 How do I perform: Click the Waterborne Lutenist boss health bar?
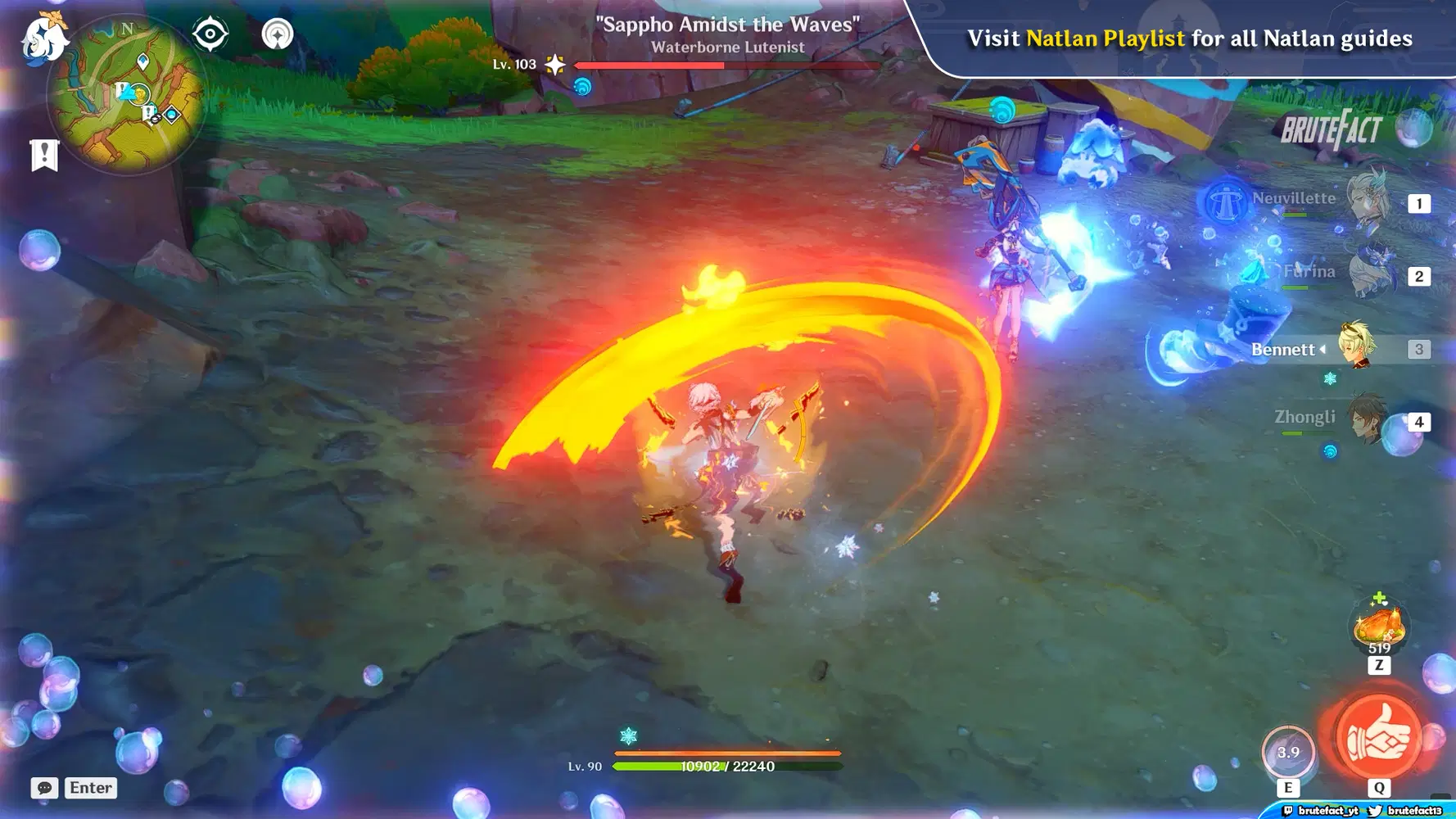(x=725, y=65)
